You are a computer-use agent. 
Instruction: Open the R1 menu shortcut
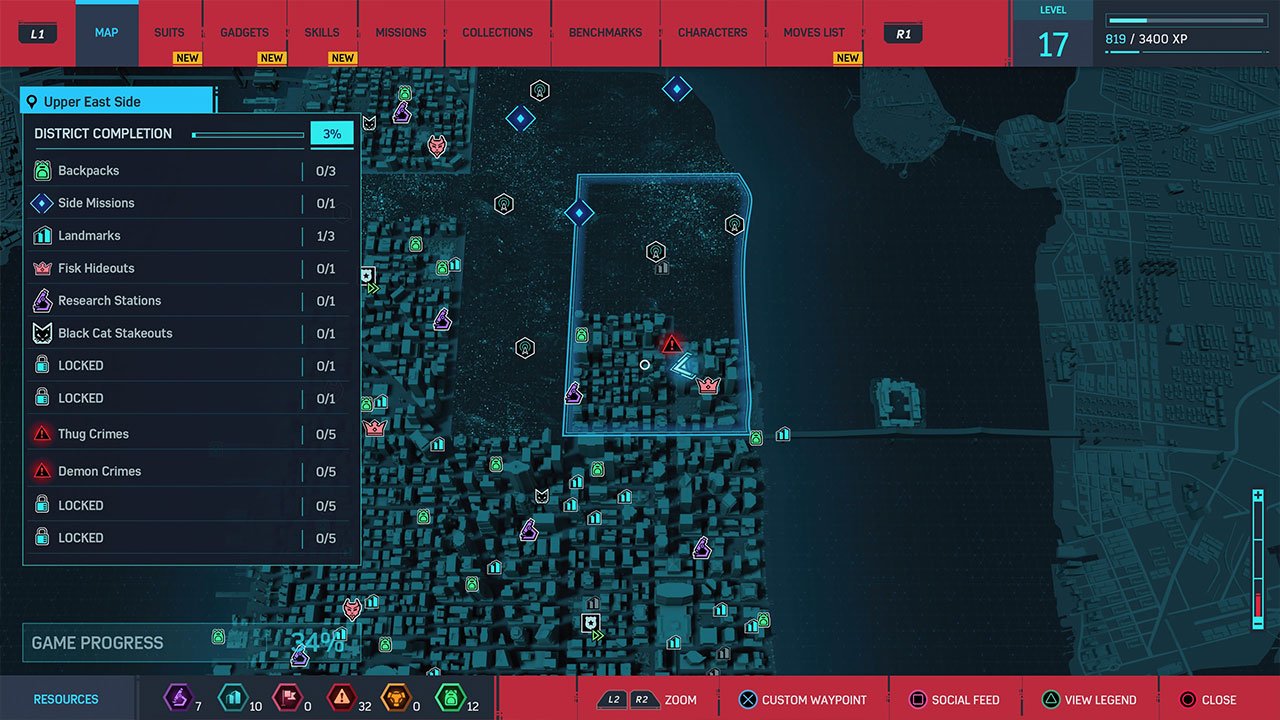[901, 33]
